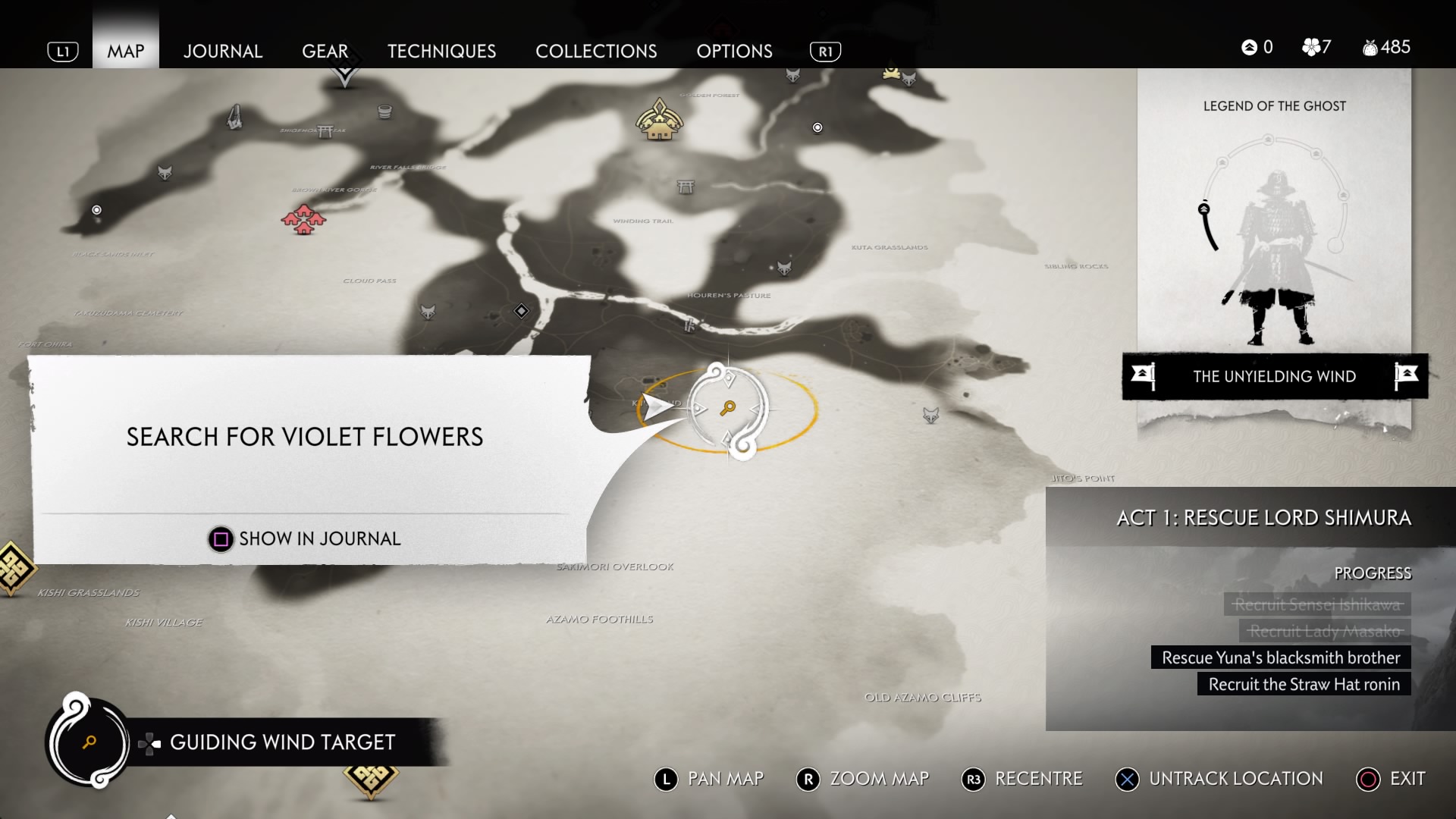Open The Unyielding Wind legend banner
1456x819 pixels.
tap(1274, 376)
